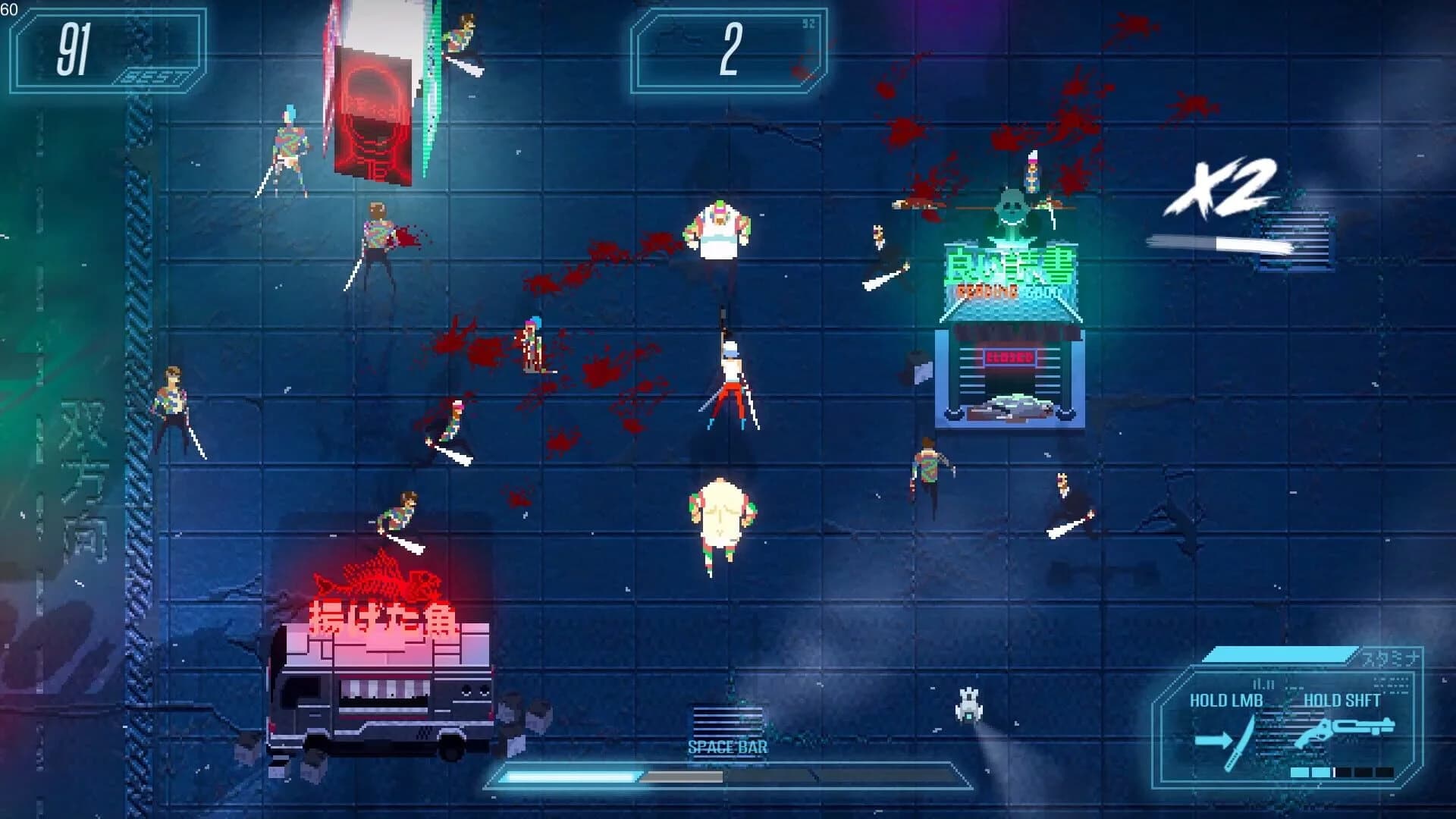Click the SPACE BAR prompt label
The image size is (1456, 819).
point(728,745)
